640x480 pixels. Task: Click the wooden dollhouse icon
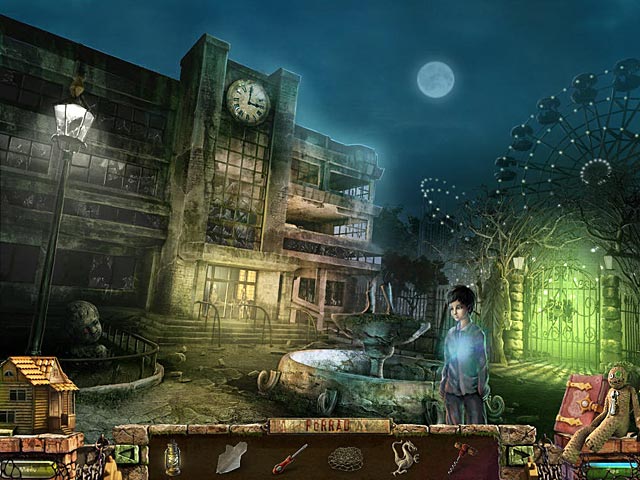click(x=37, y=393)
